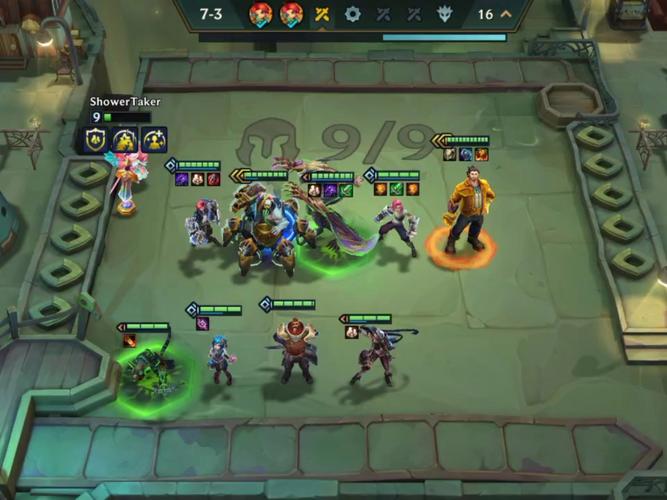Expand the stage panel arrow beside 16
This screenshot has height=500, width=667.
tap(505, 14)
